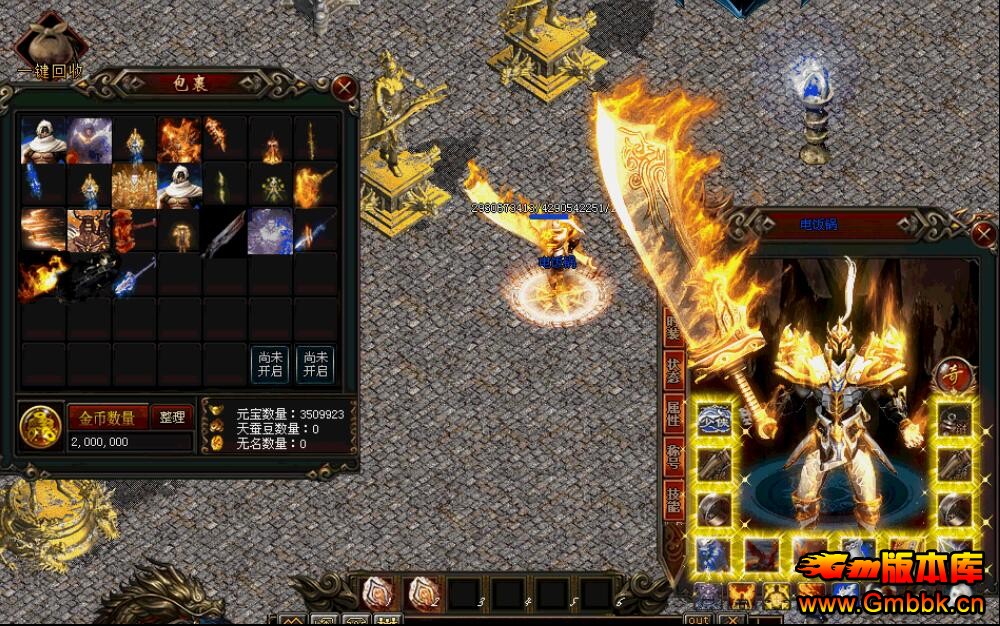Click the 金币数量 gold amount button
Image resolution: width=1000 pixels, height=626 pixels.
(x=108, y=417)
